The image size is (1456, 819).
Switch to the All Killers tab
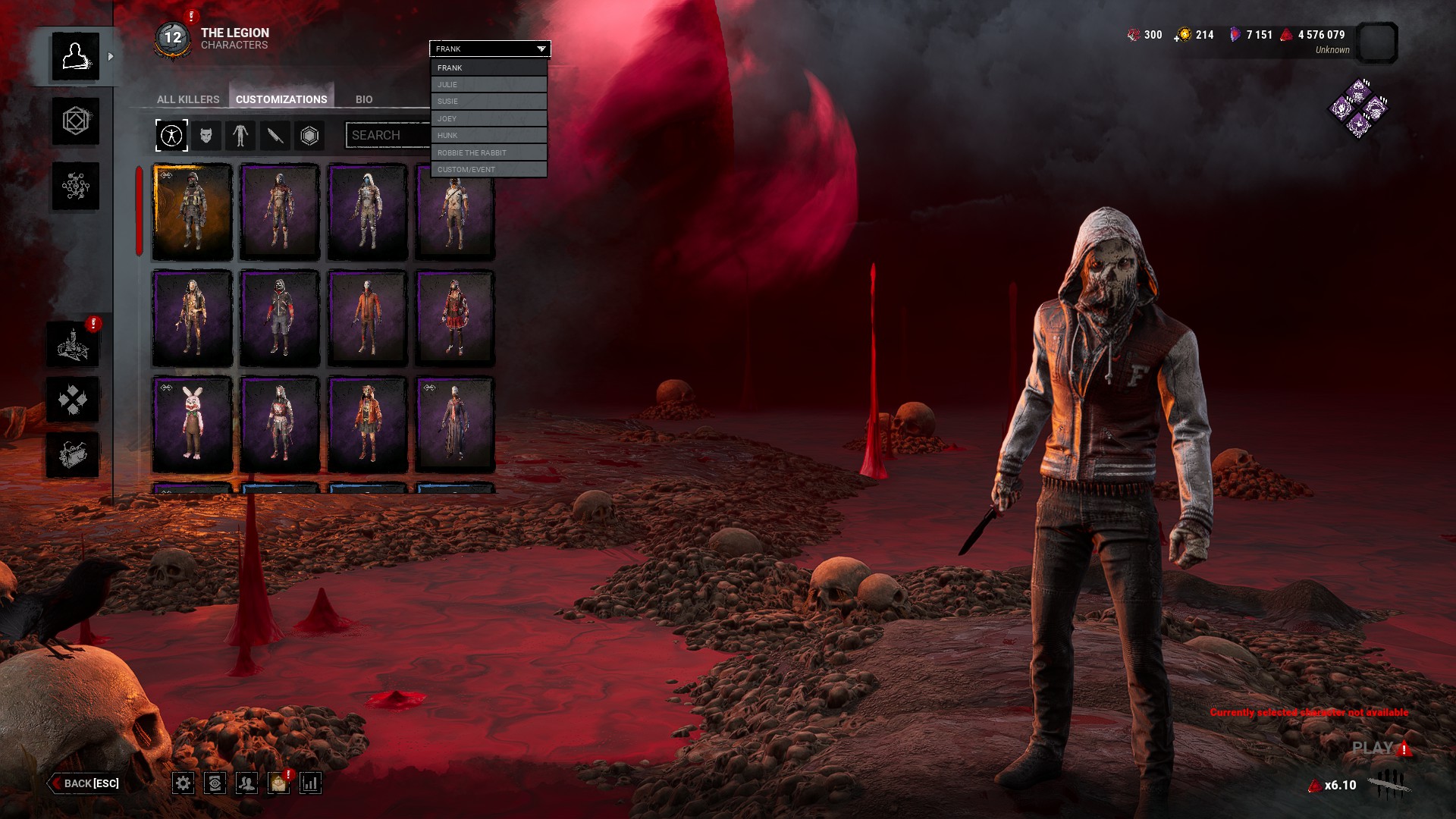pyautogui.click(x=188, y=99)
